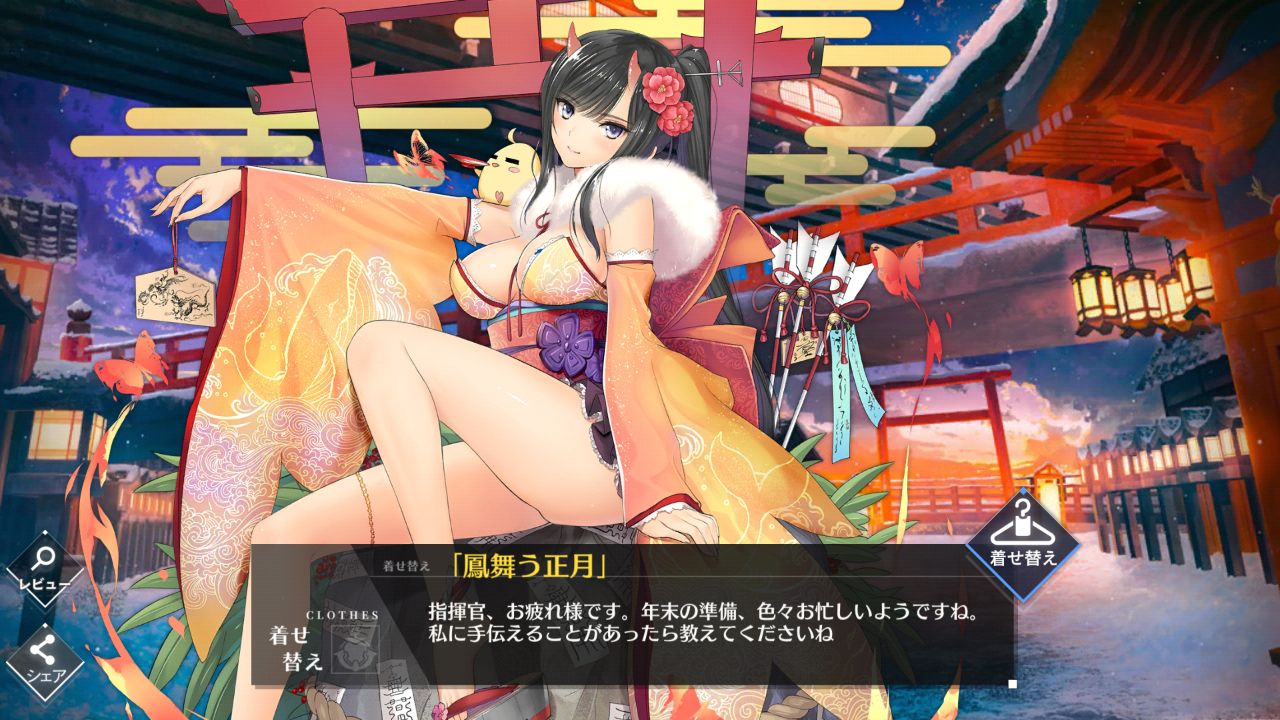Click the 着せ替え hanger button

tap(1022, 543)
